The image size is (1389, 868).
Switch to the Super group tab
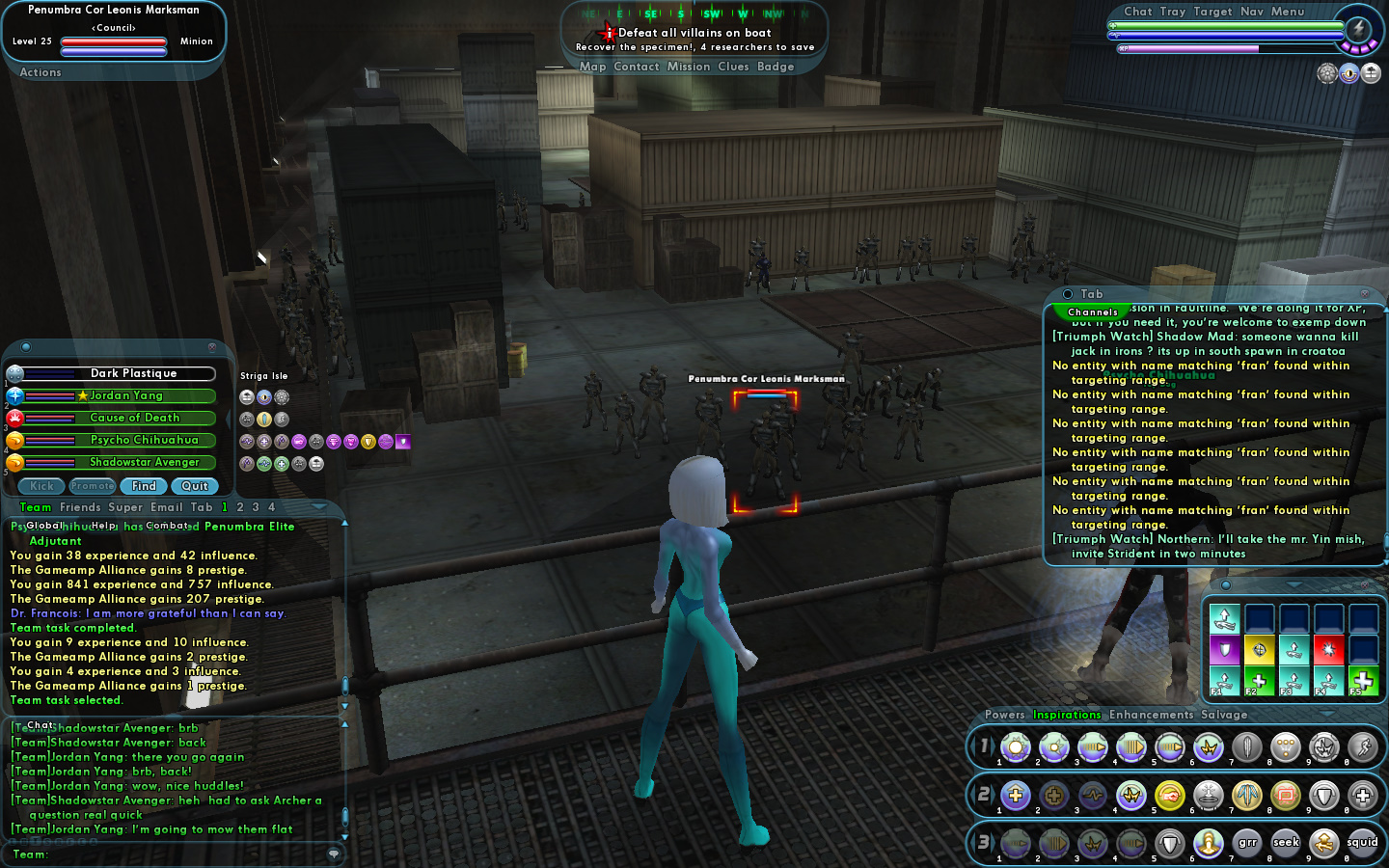[x=125, y=507]
